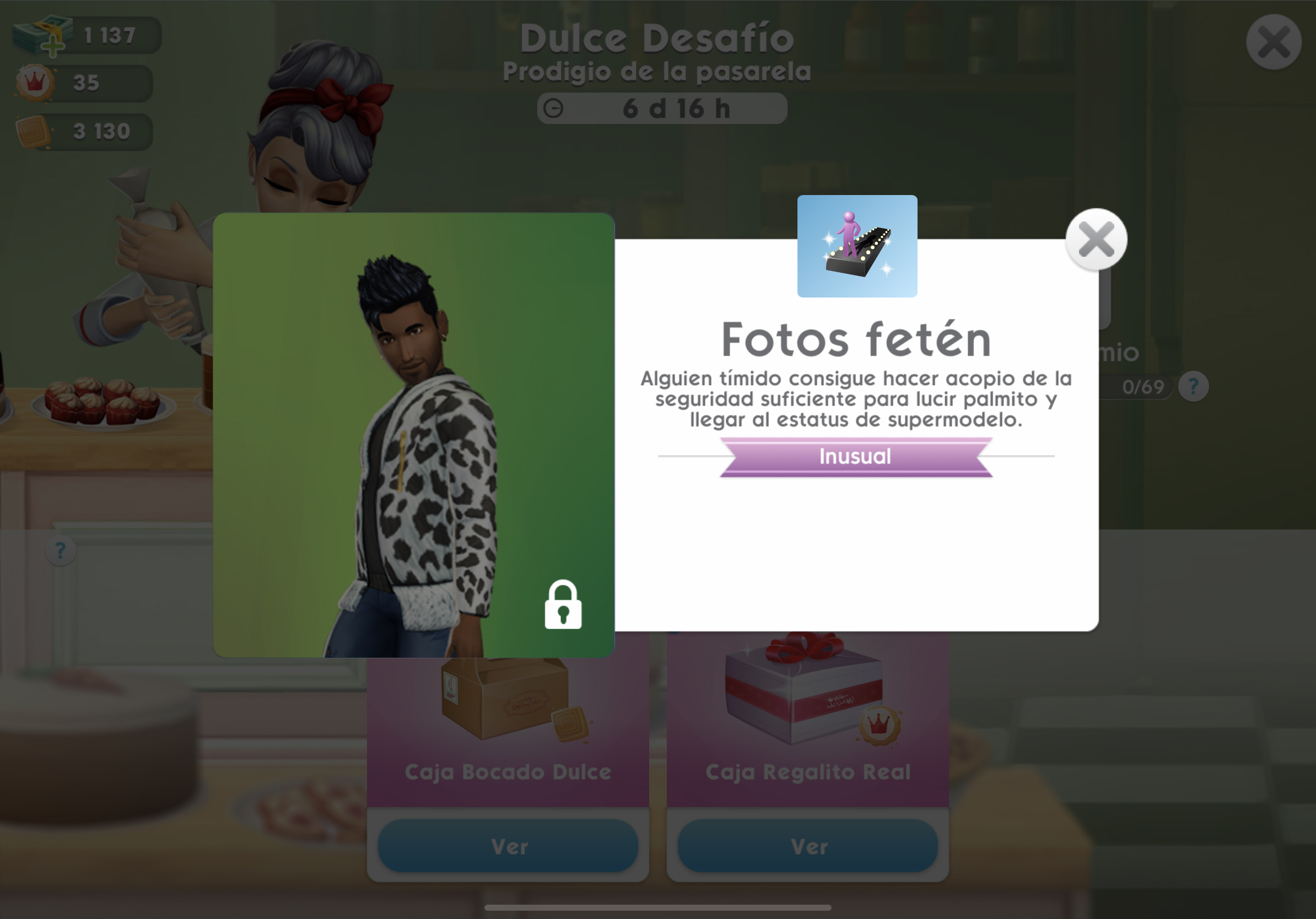This screenshot has height=919, width=1316.
Task: Tap the Simoleons cash plus icon
Action: (x=52, y=46)
